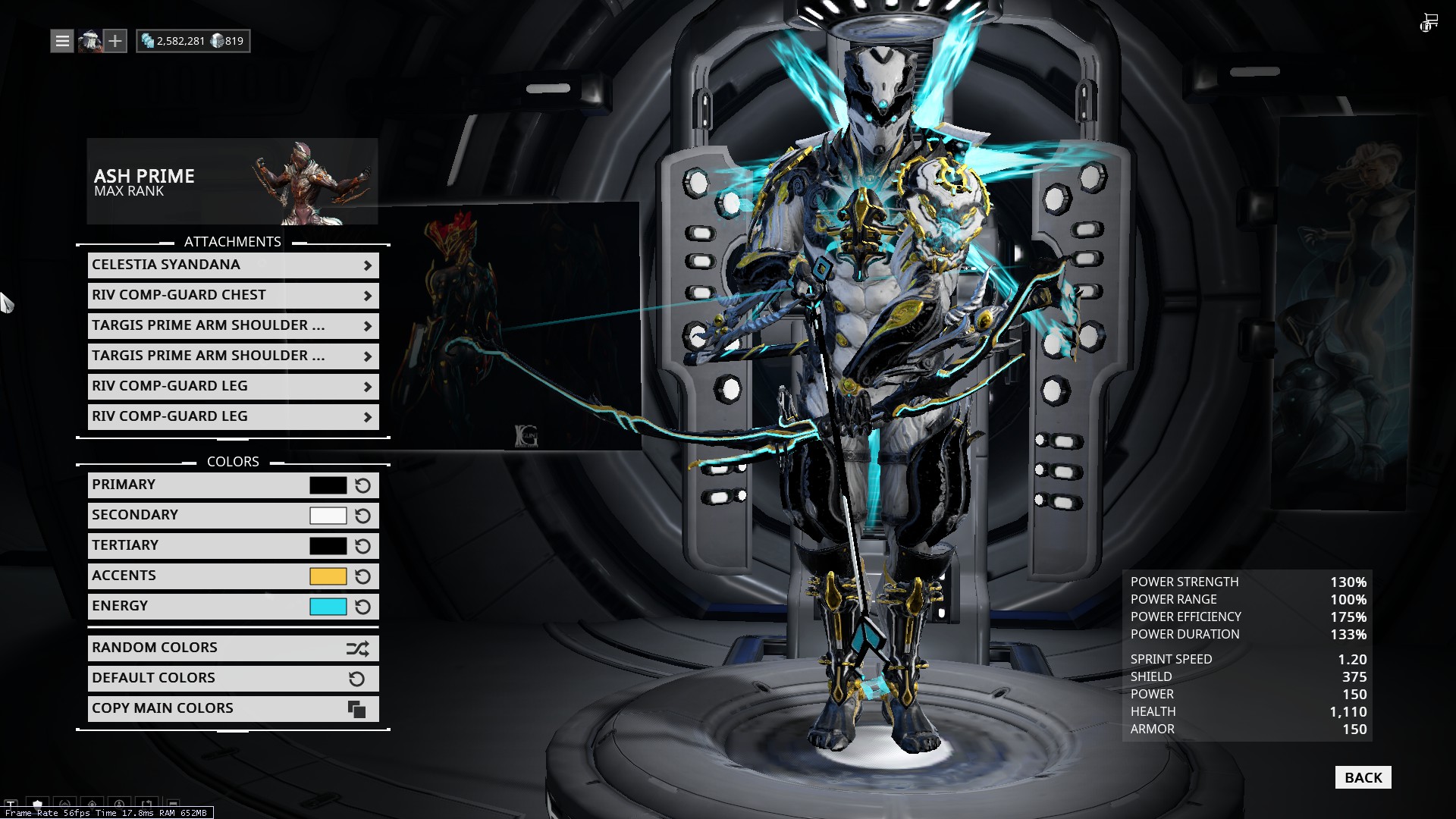
Task: Reset the energy color to default
Action: (363, 607)
